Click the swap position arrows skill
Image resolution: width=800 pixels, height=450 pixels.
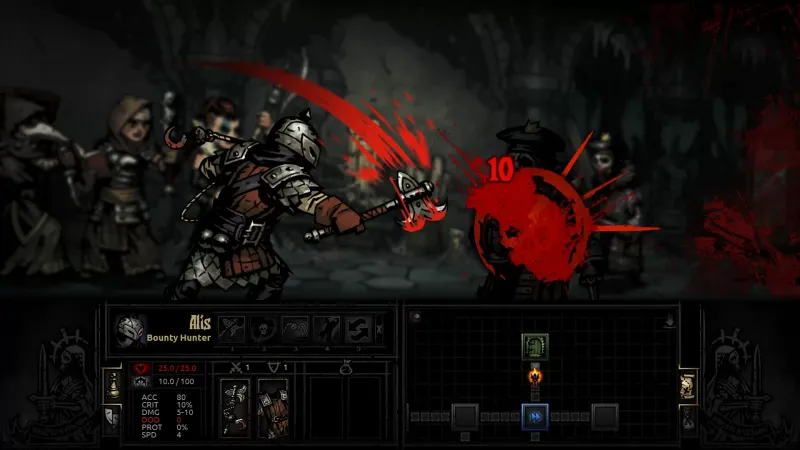[358, 329]
